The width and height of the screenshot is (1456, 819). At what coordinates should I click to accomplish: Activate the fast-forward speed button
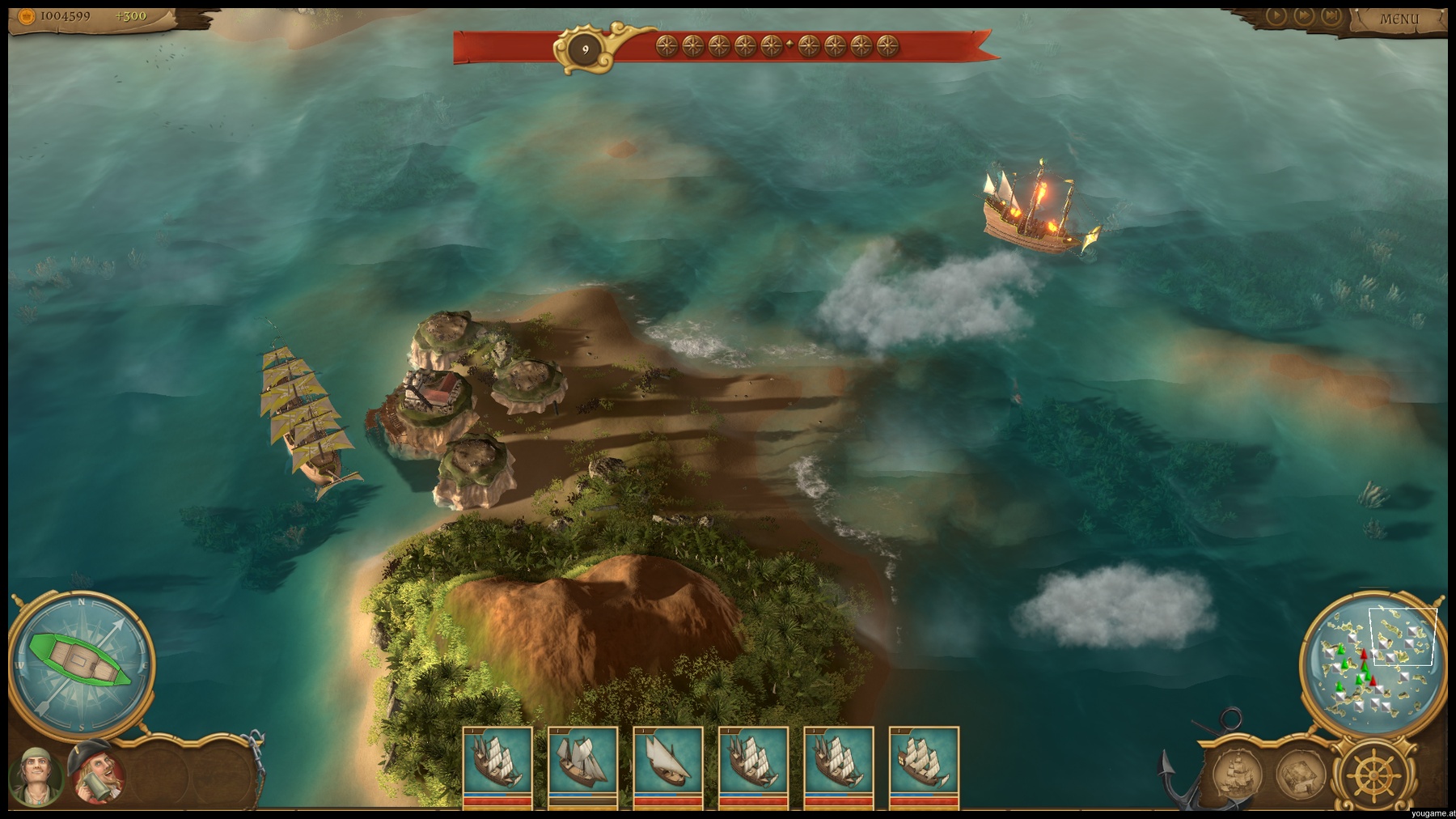1303,15
